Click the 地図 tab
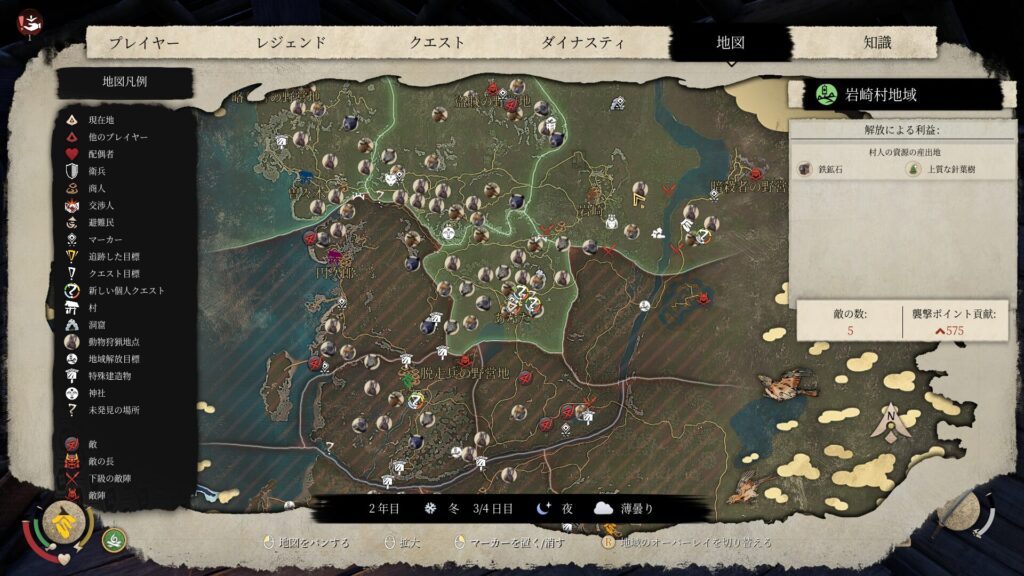Image resolution: width=1024 pixels, height=576 pixels. pyautogui.click(x=731, y=43)
